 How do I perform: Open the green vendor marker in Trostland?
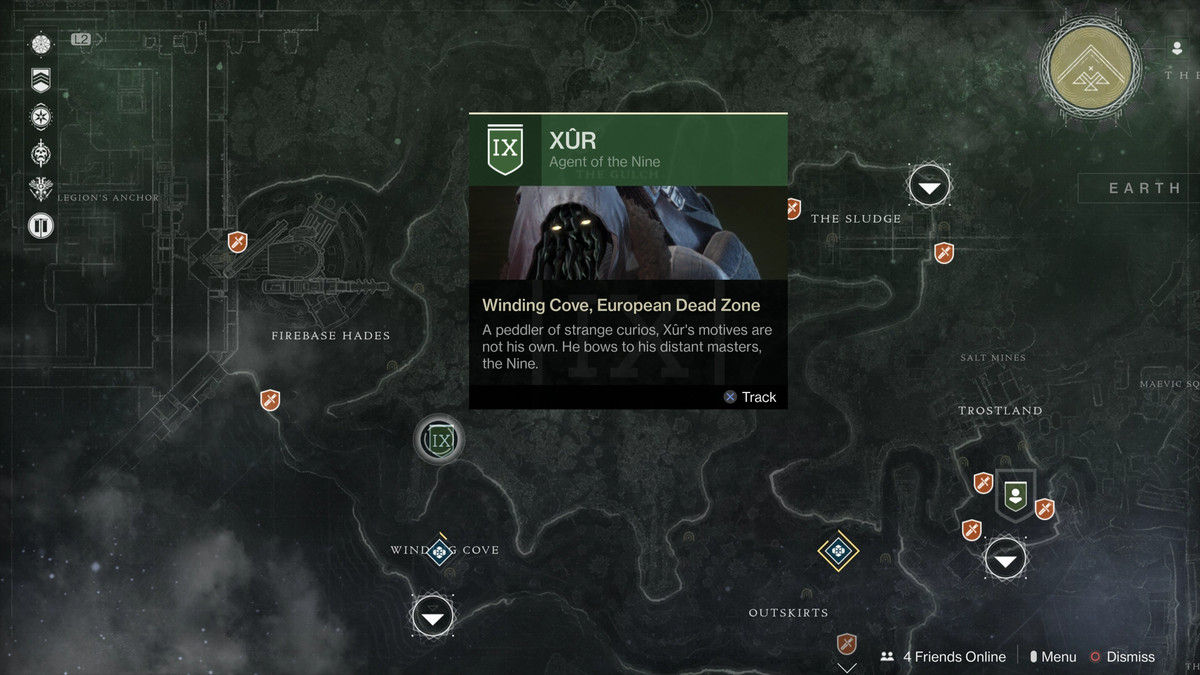tap(1015, 494)
